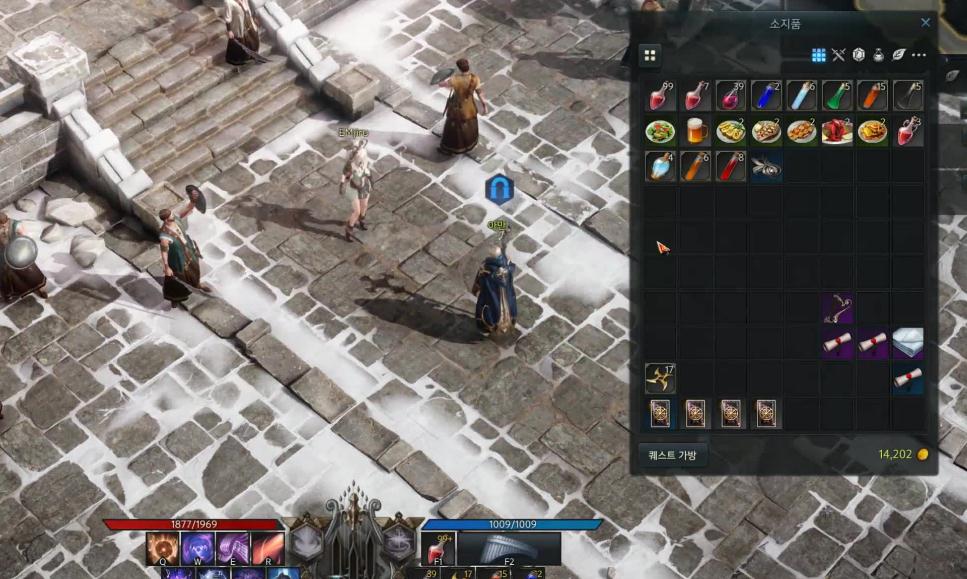
Task: Switch to the hexagon gem filter tab
Action: [x=858, y=55]
